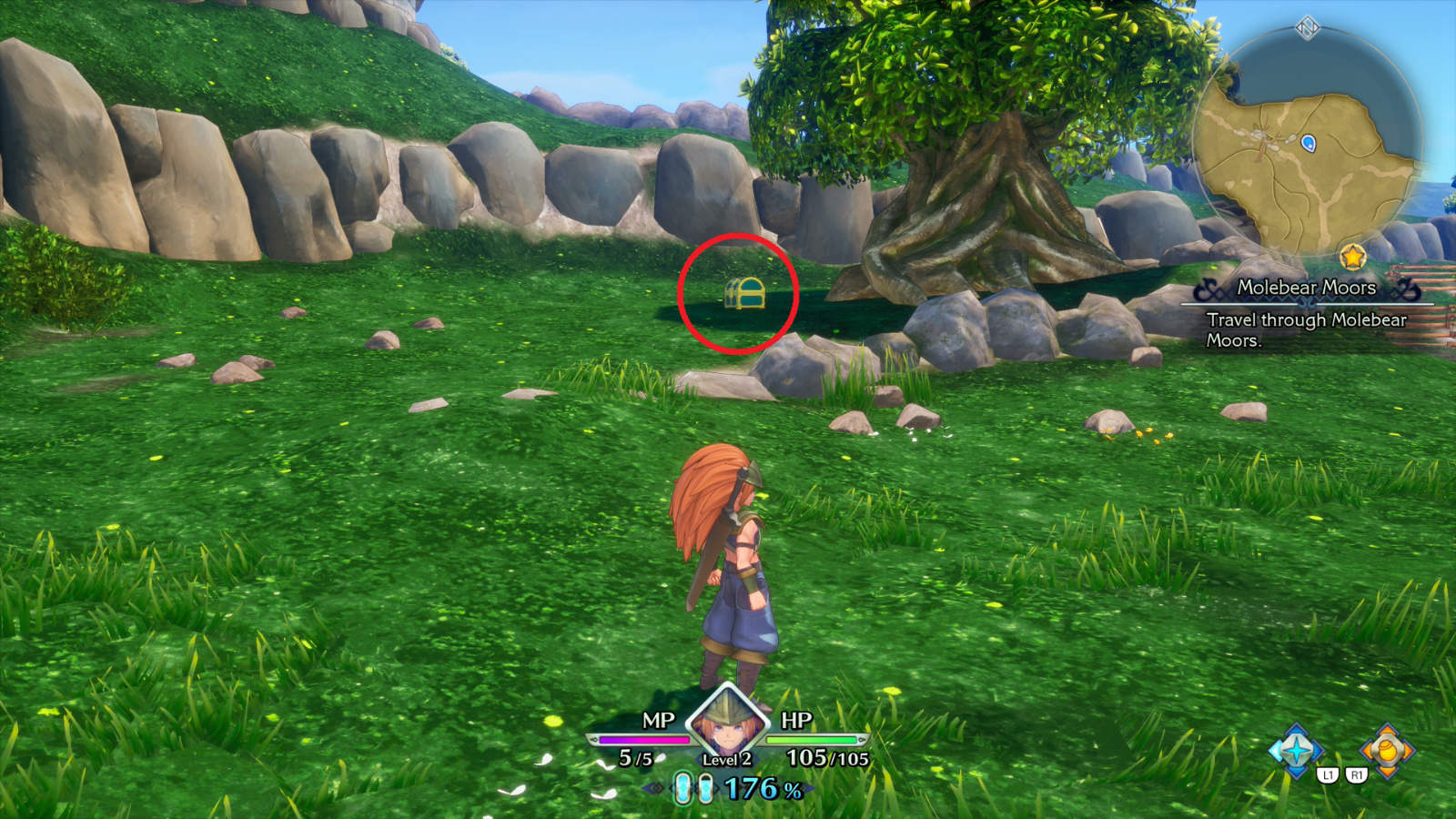Click the purple MP gauge bar

643,739
